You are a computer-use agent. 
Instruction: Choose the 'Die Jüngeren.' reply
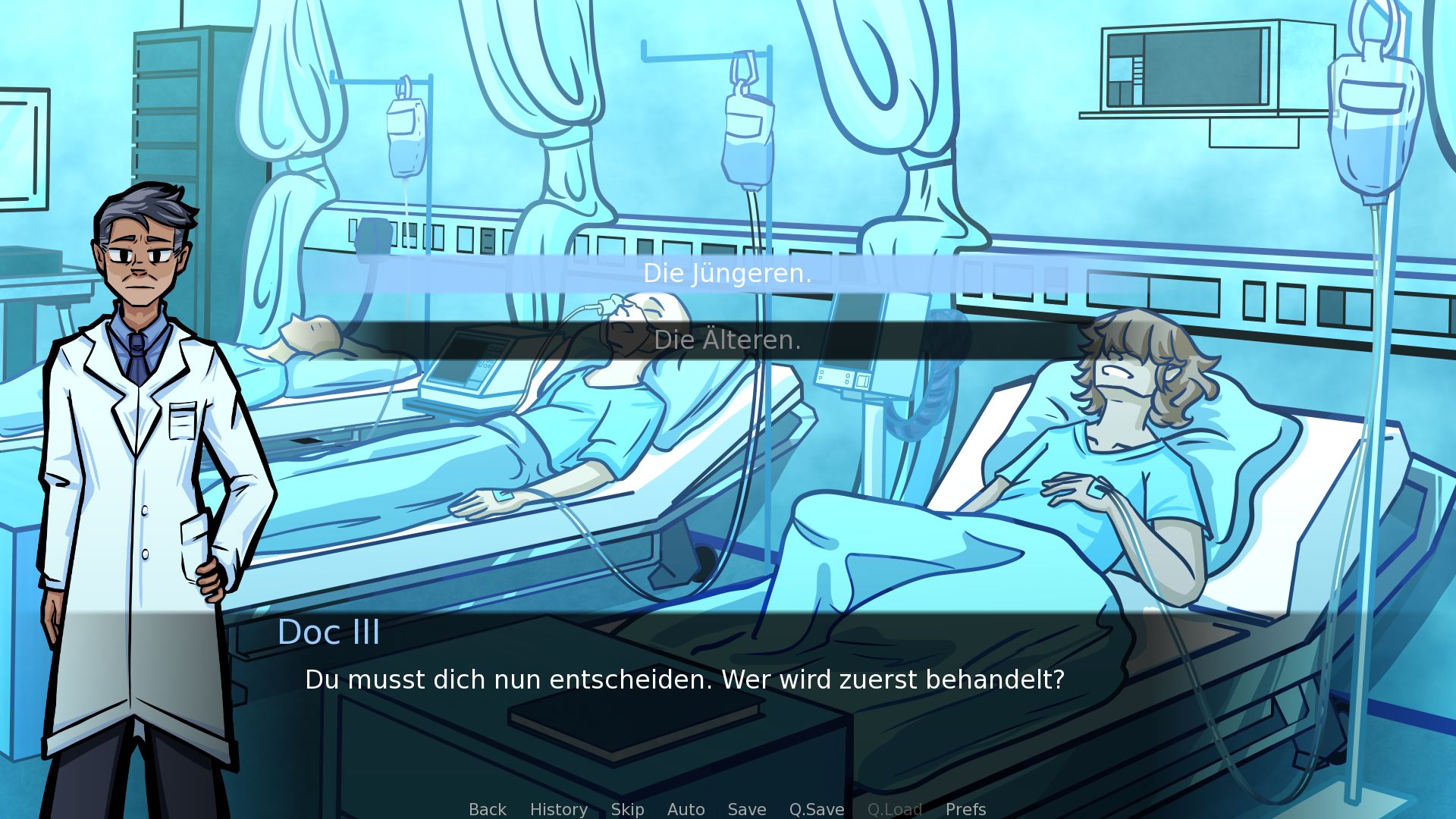(727, 274)
